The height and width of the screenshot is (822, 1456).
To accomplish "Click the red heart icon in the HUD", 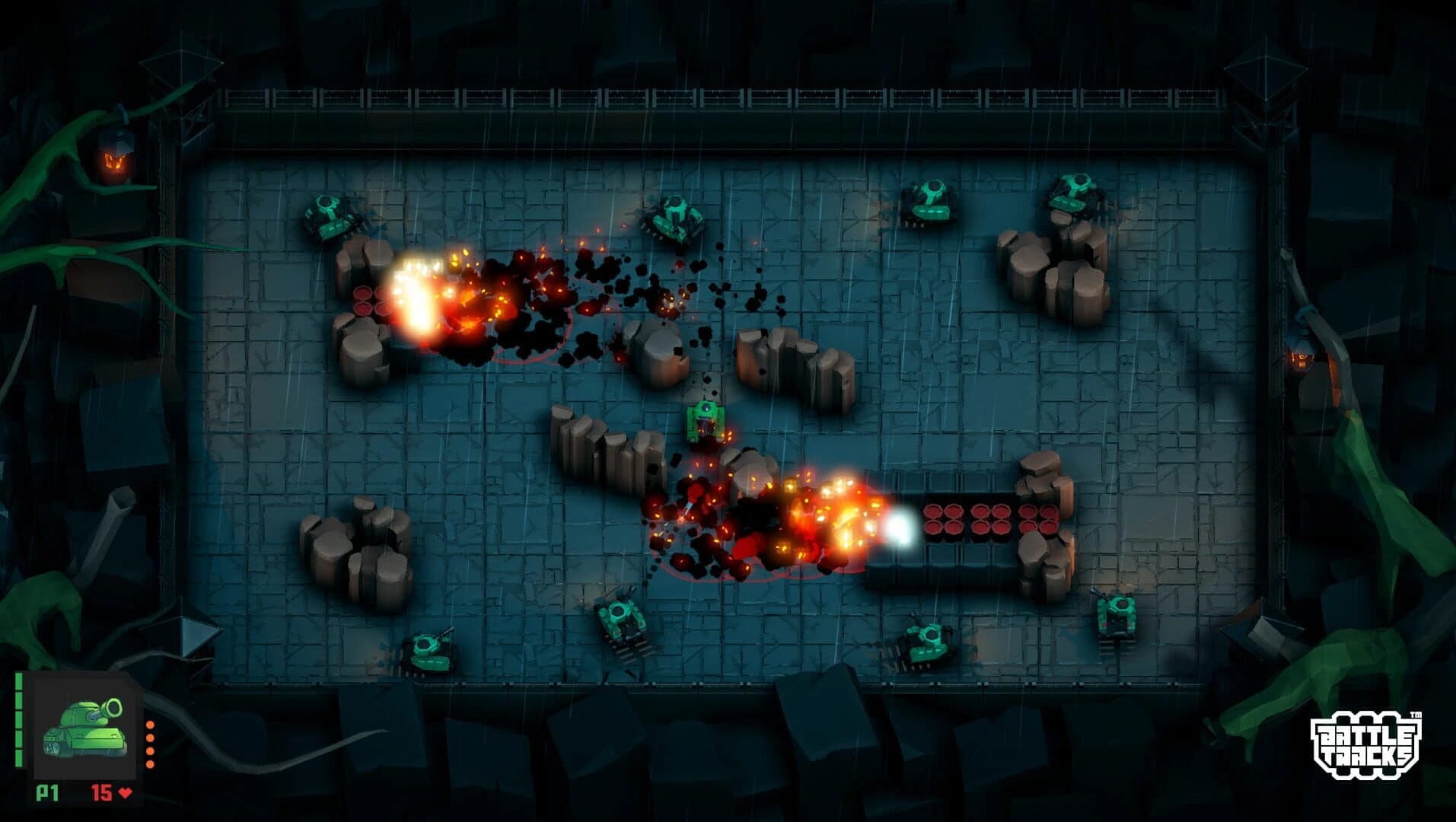I will pyautogui.click(x=124, y=792).
